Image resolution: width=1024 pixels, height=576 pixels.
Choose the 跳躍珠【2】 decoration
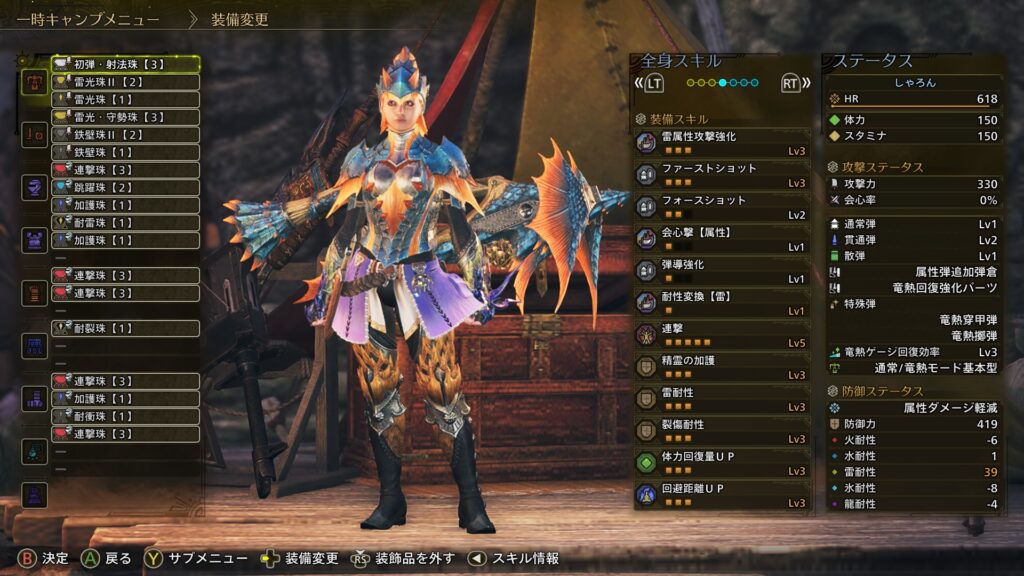[x=125, y=187]
